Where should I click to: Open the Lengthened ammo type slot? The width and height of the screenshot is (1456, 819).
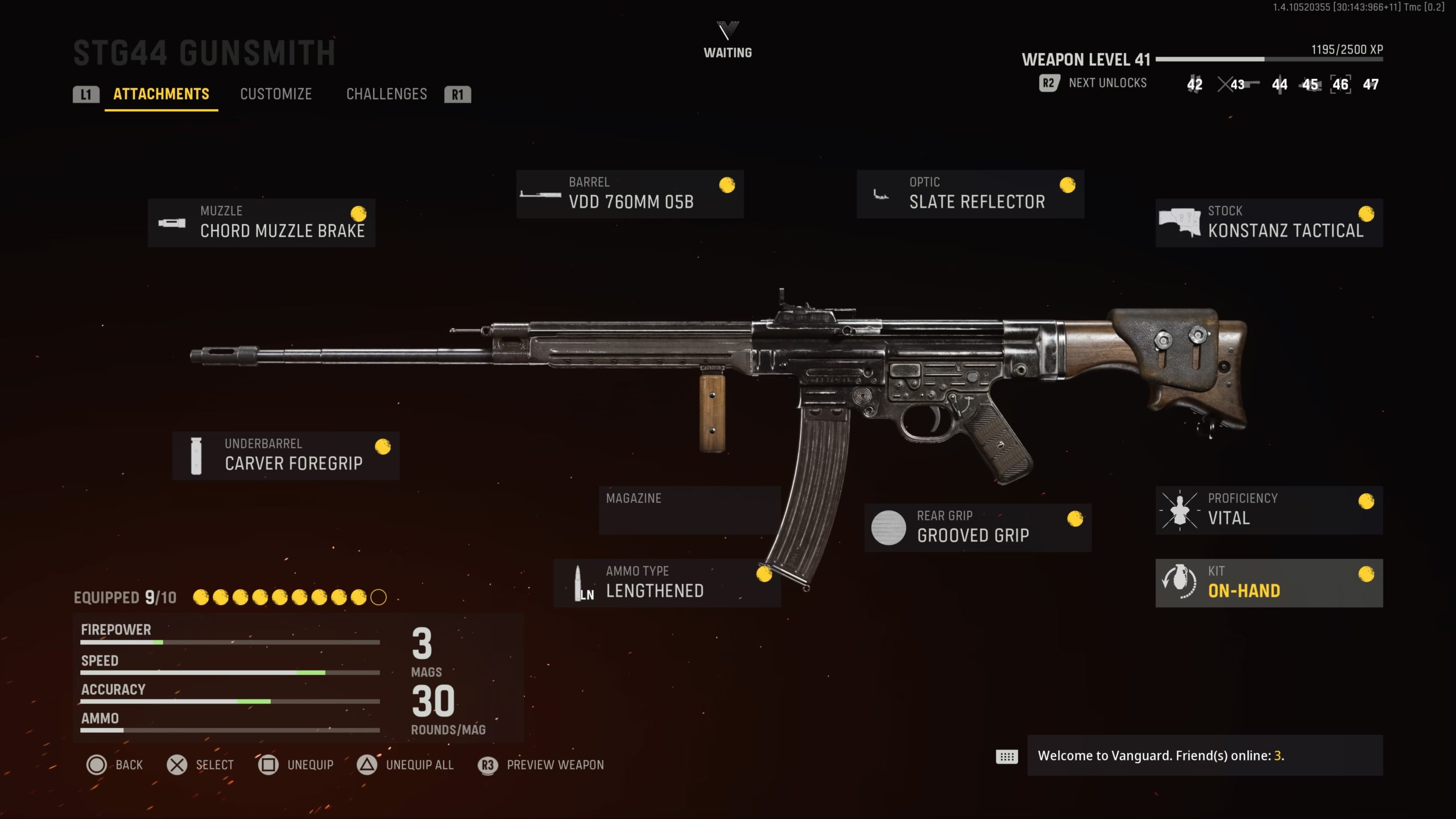coord(667,582)
